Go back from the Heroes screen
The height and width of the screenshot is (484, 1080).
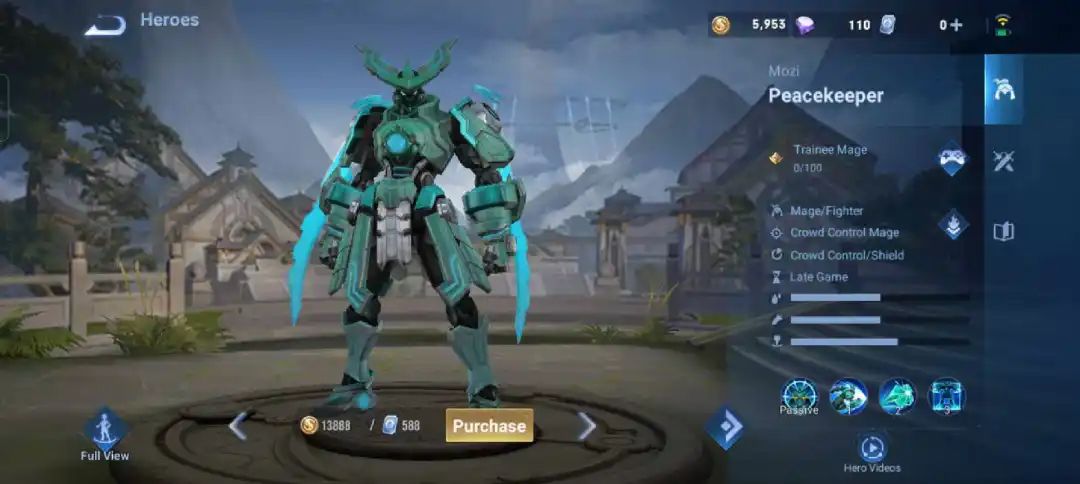point(104,25)
